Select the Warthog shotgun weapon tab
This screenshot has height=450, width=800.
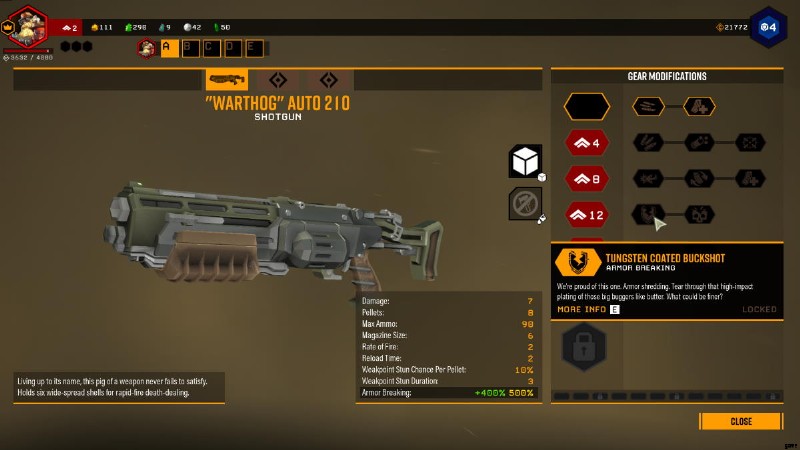(227, 80)
